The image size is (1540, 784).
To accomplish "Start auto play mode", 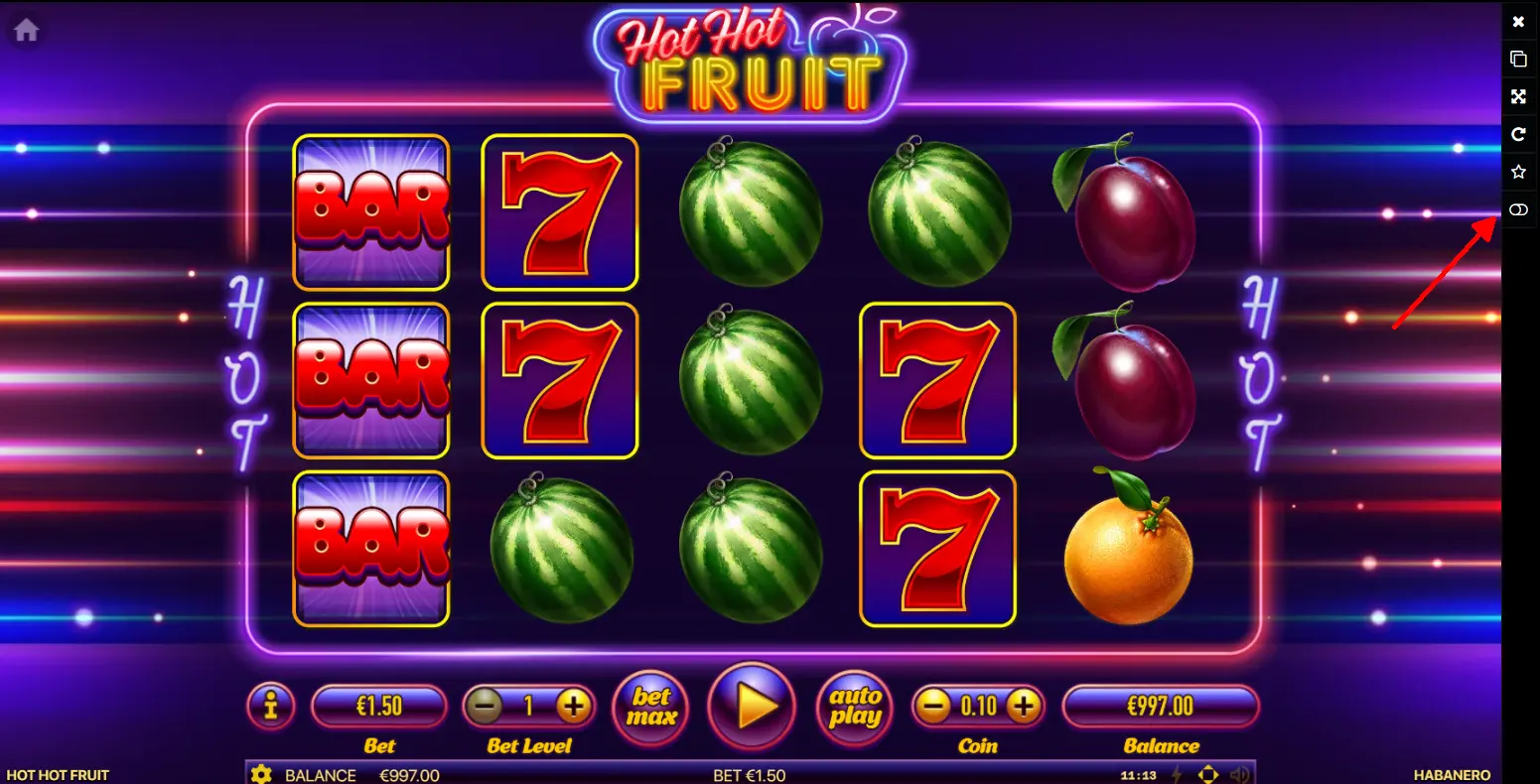I will click(854, 706).
